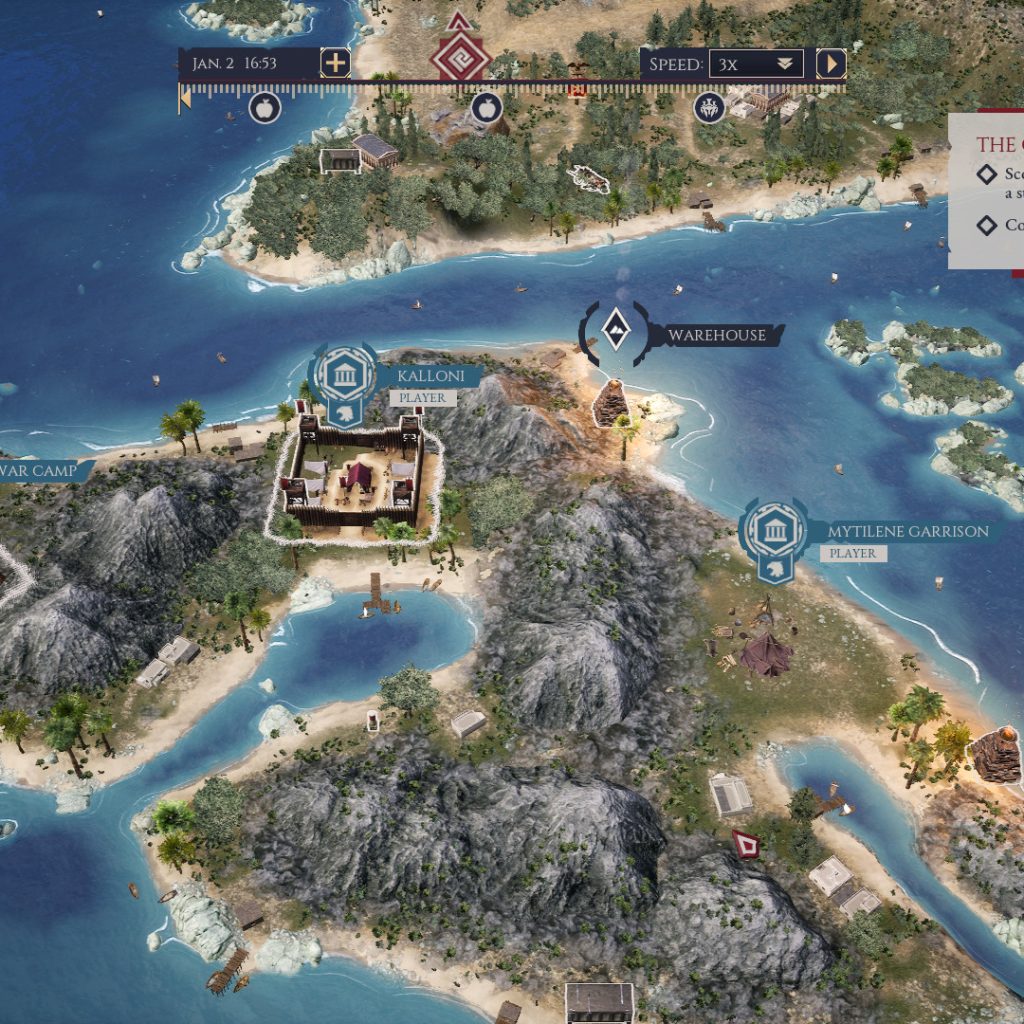This screenshot has width=1024, height=1024.
Task: Open the Speed 3x dropdown
Action: pyautogui.click(x=756, y=64)
